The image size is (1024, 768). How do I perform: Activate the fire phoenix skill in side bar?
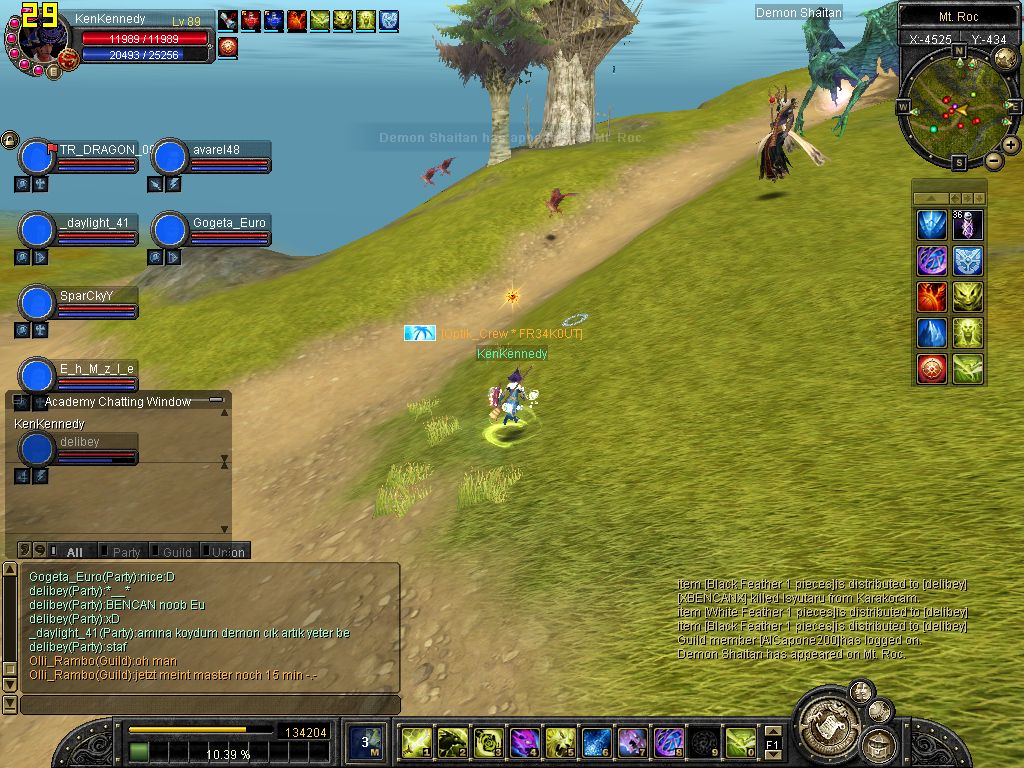tap(932, 297)
